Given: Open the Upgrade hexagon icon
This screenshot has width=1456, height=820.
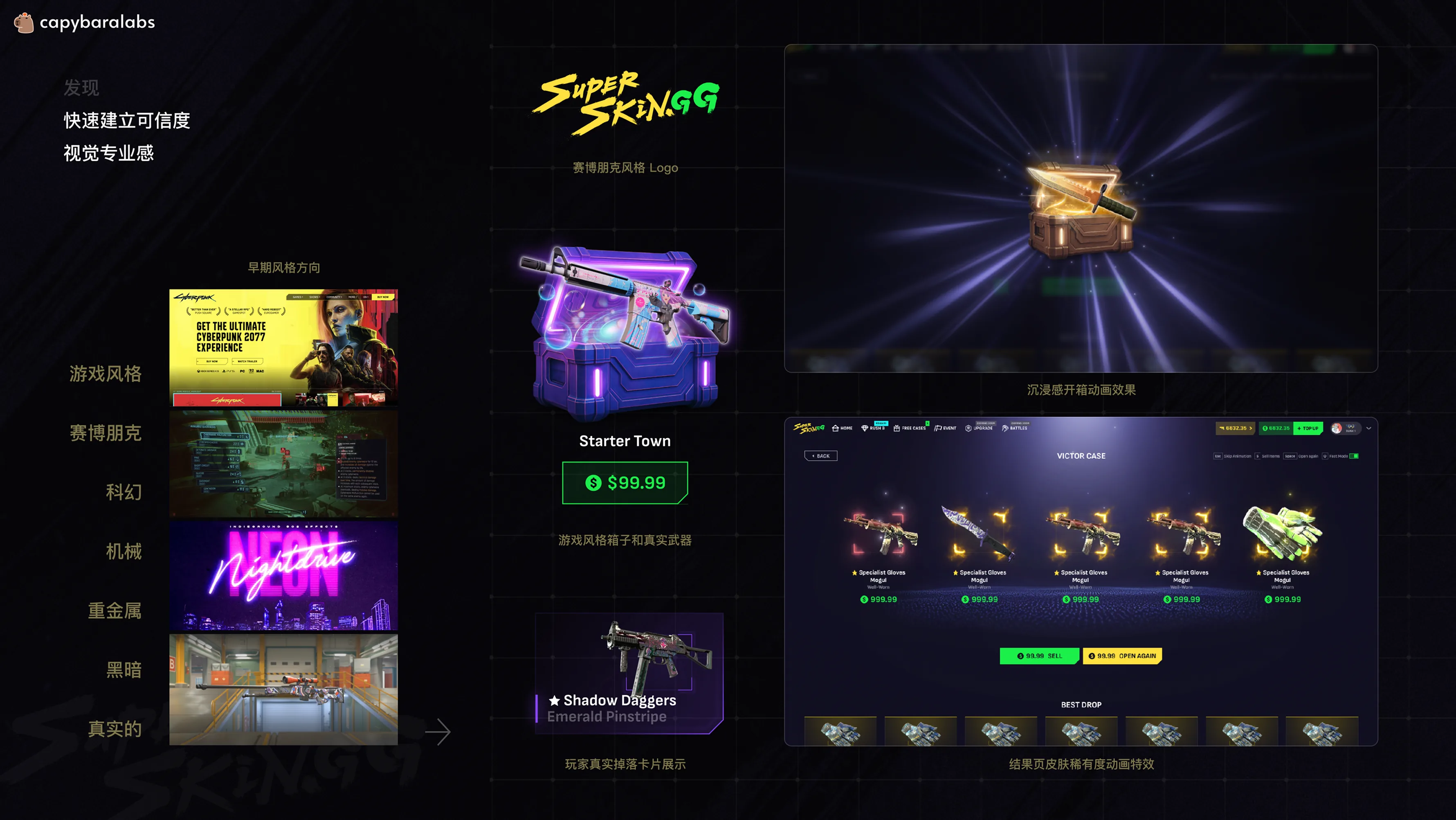Looking at the screenshot, I should pyautogui.click(x=968, y=428).
